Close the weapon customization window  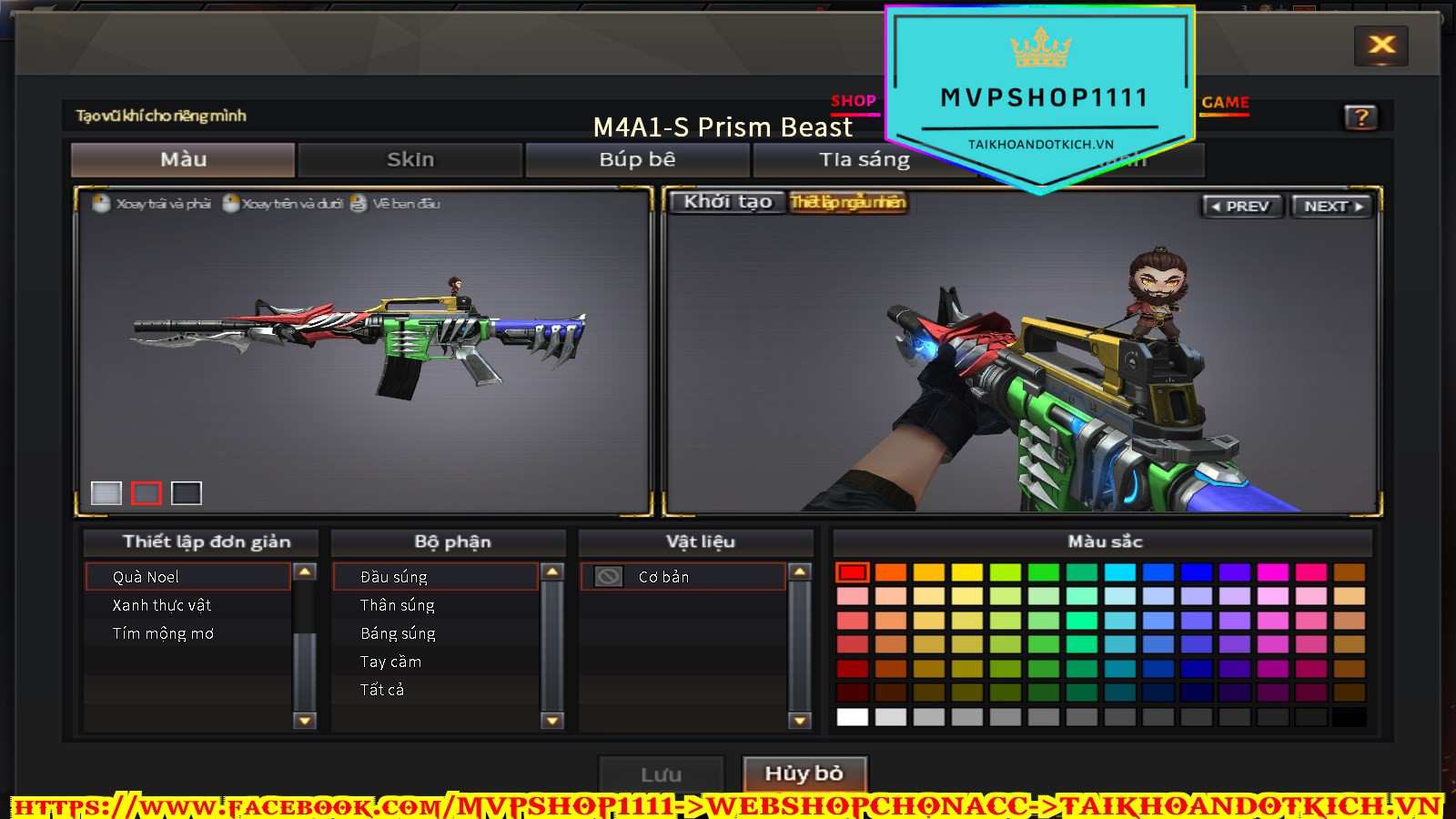click(x=1381, y=45)
